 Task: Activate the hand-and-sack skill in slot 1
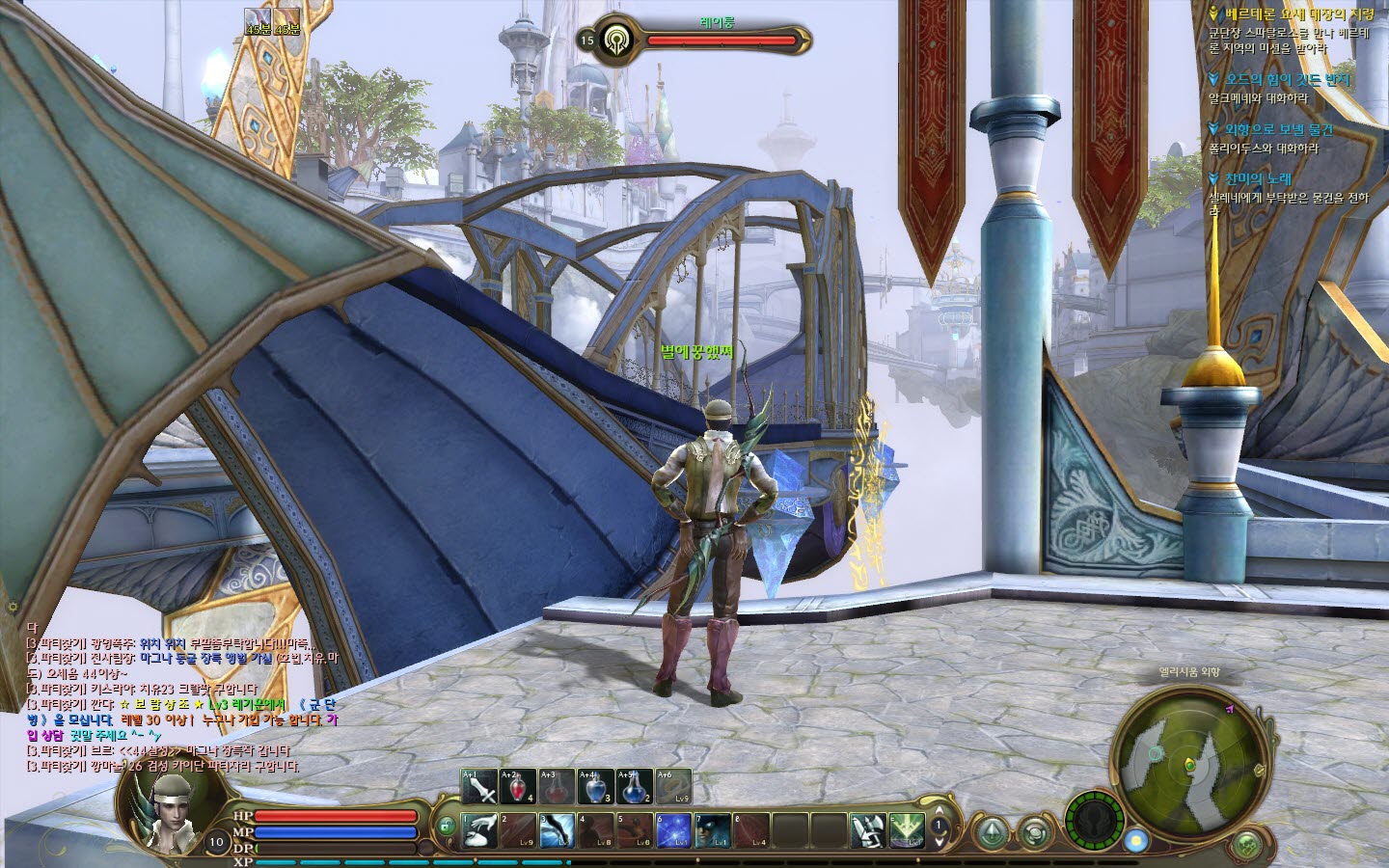479,830
